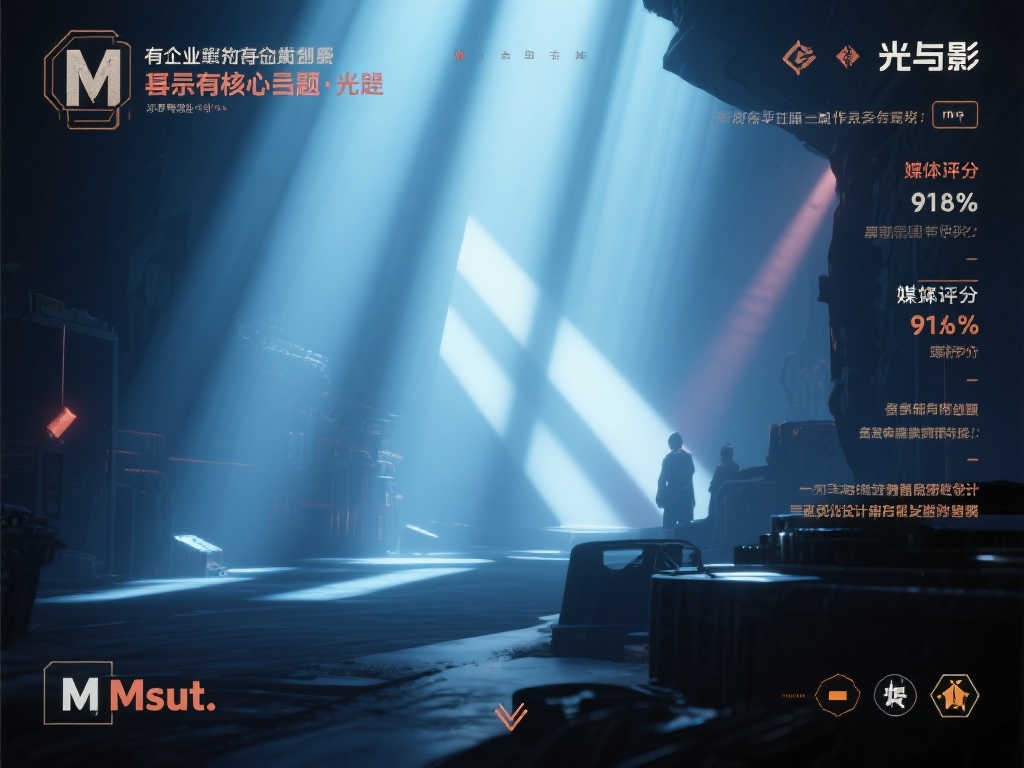Click the orange down chevron arrow
The height and width of the screenshot is (768, 1024).
click(511, 716)
